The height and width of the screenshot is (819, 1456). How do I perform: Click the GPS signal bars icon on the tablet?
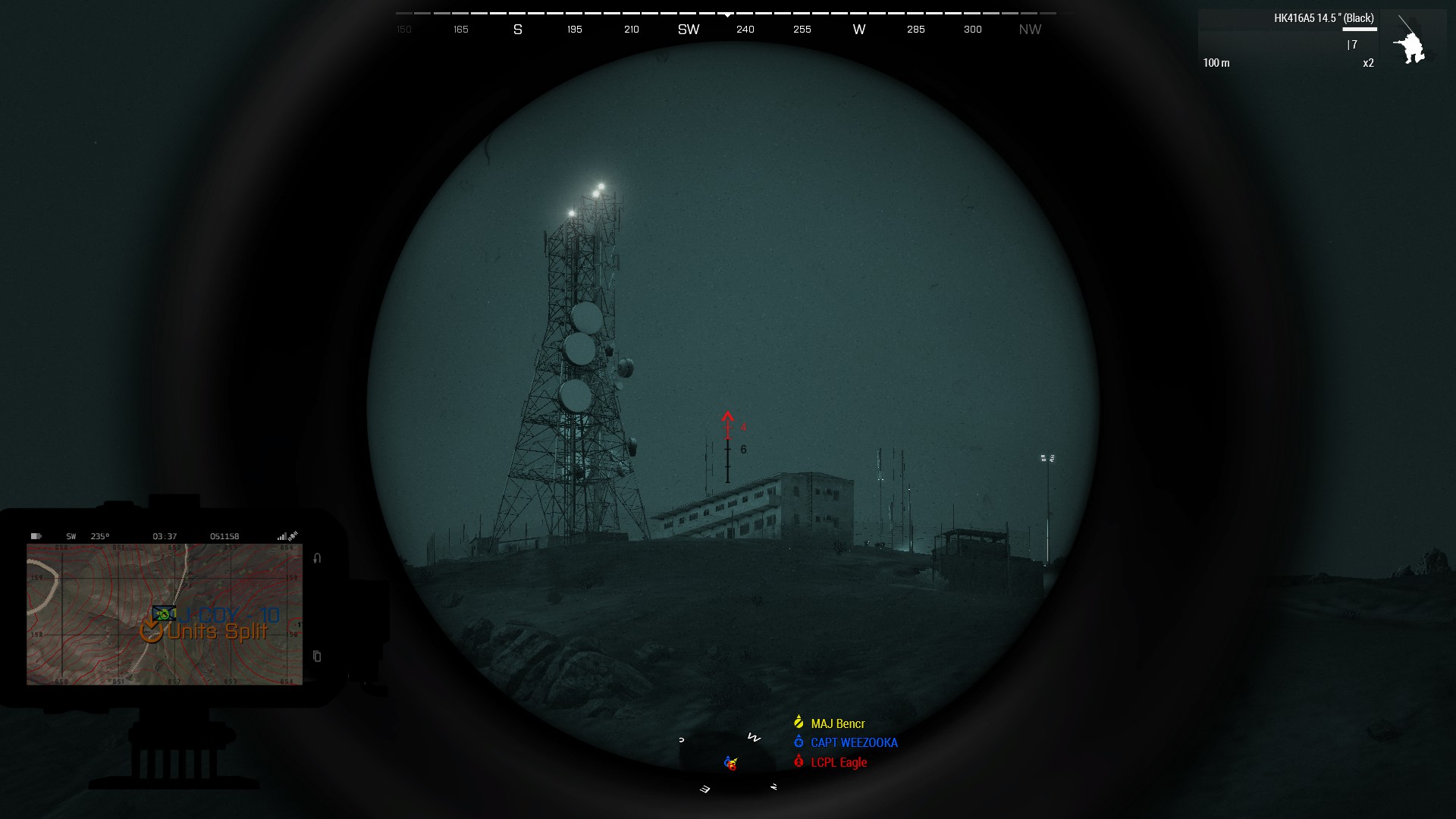point(283,536)
